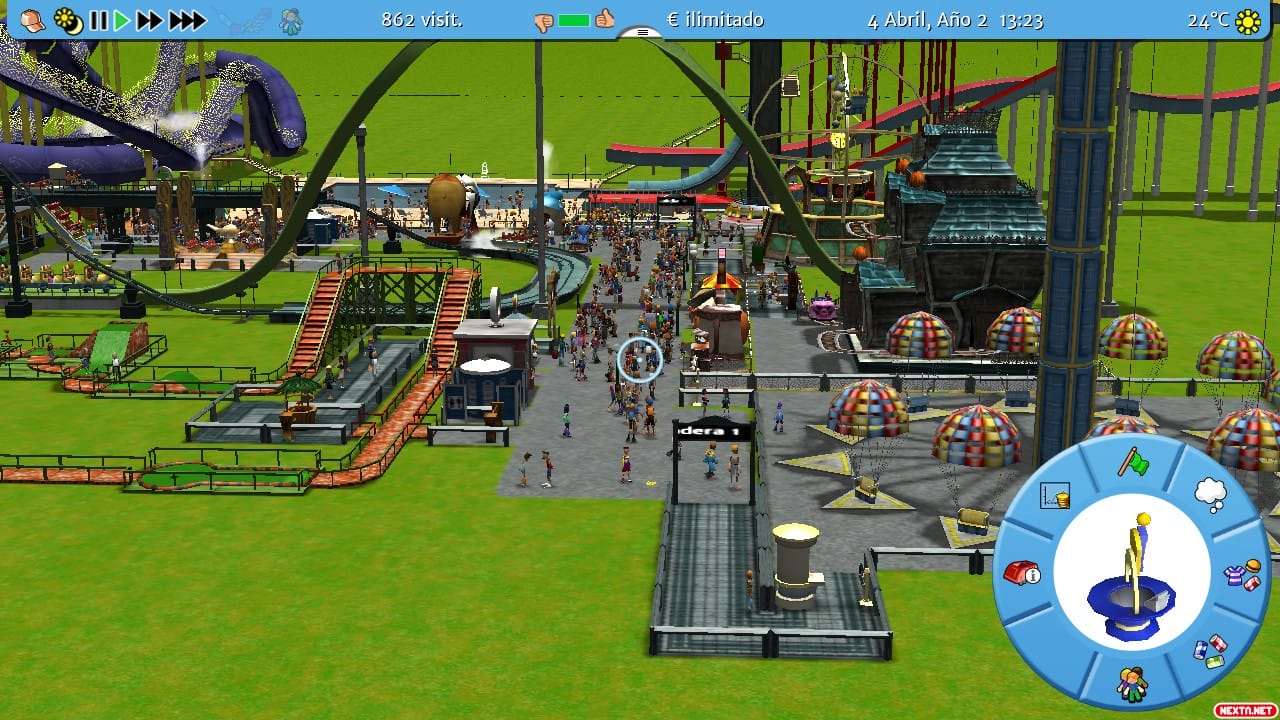
Task: Open the fountain preview in the radial menu center
Action: tap(1135, 575)
